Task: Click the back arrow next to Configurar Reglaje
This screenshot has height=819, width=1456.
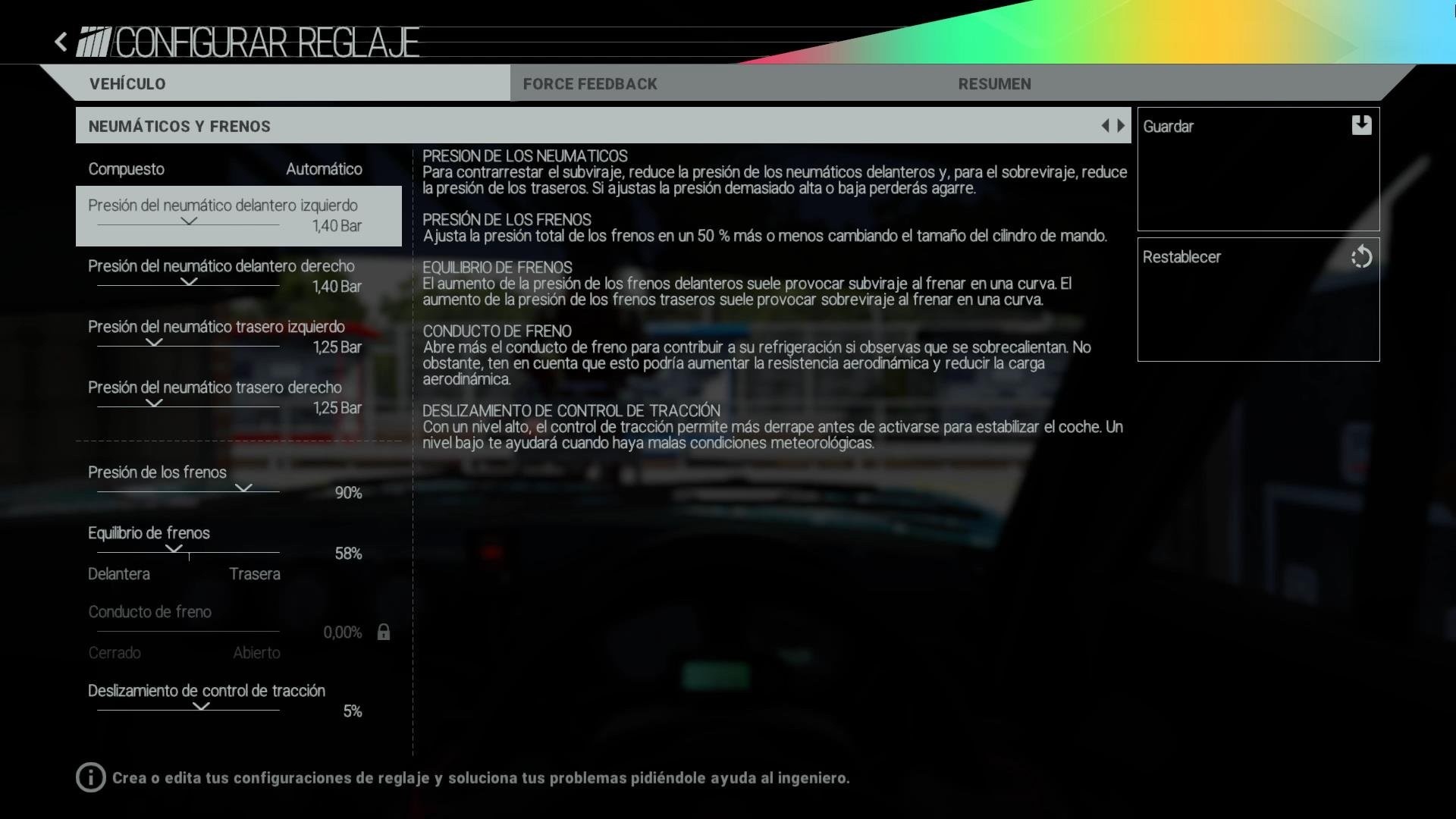Action: (x=60, y=41)
